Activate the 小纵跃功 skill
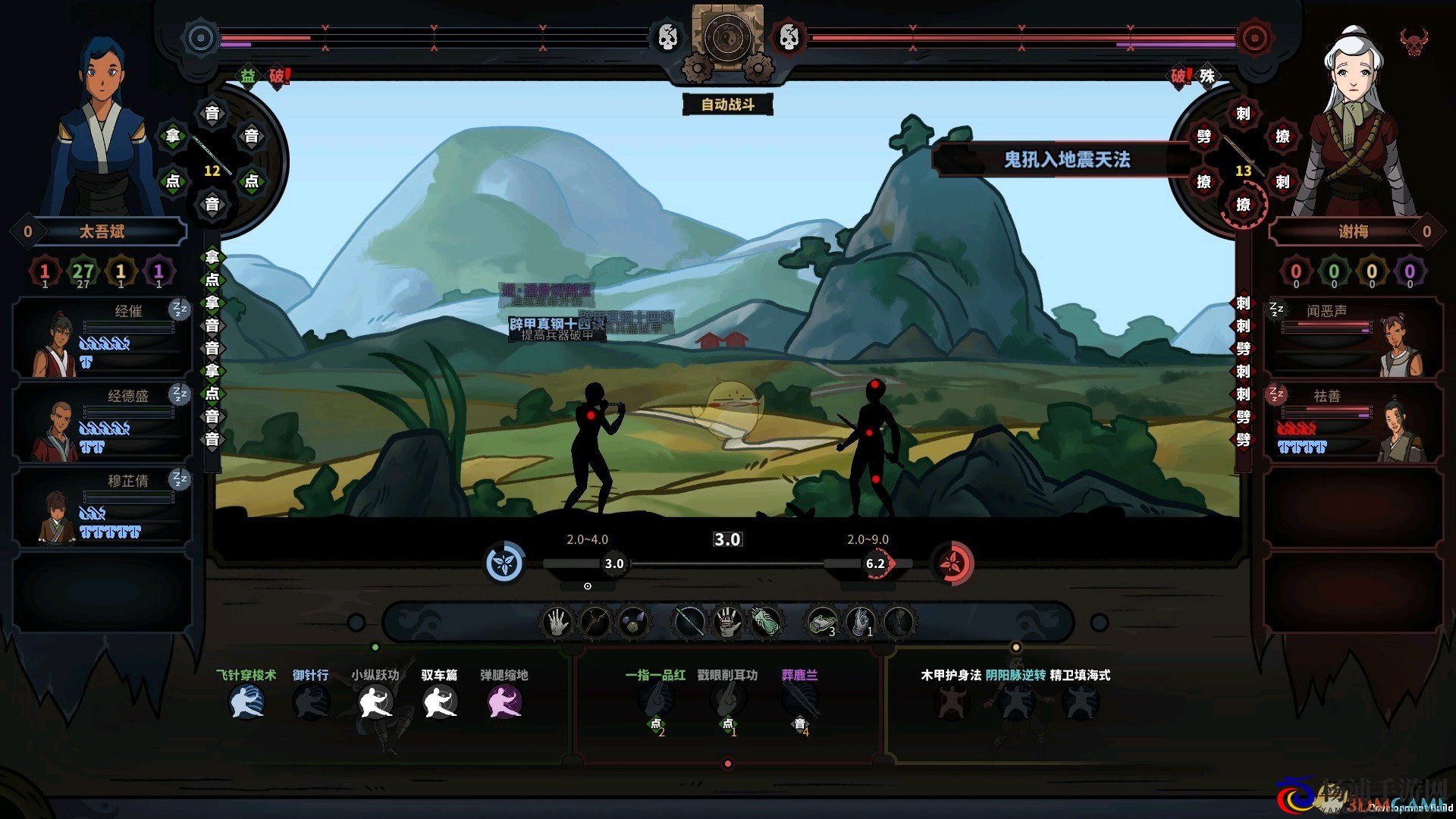Viewport: 1456px width, 819px height. point(375,702)
